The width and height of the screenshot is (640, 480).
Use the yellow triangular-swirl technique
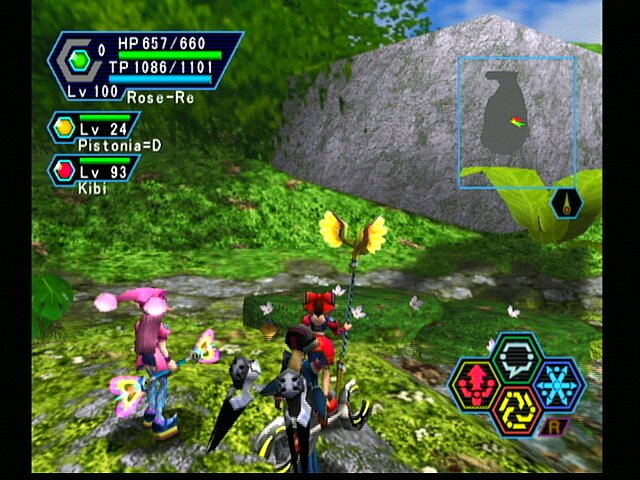pyautogui.click(x=517, y=410)
